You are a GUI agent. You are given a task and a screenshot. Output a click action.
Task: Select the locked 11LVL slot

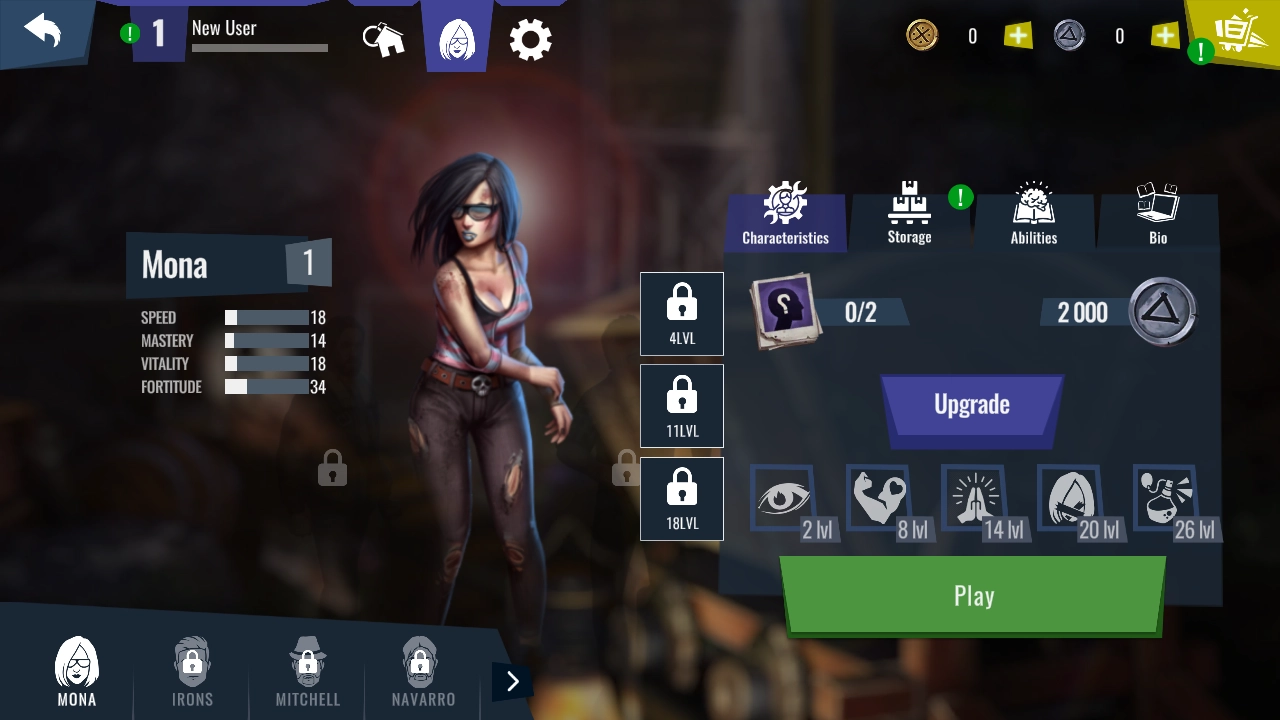click(682, 405)
